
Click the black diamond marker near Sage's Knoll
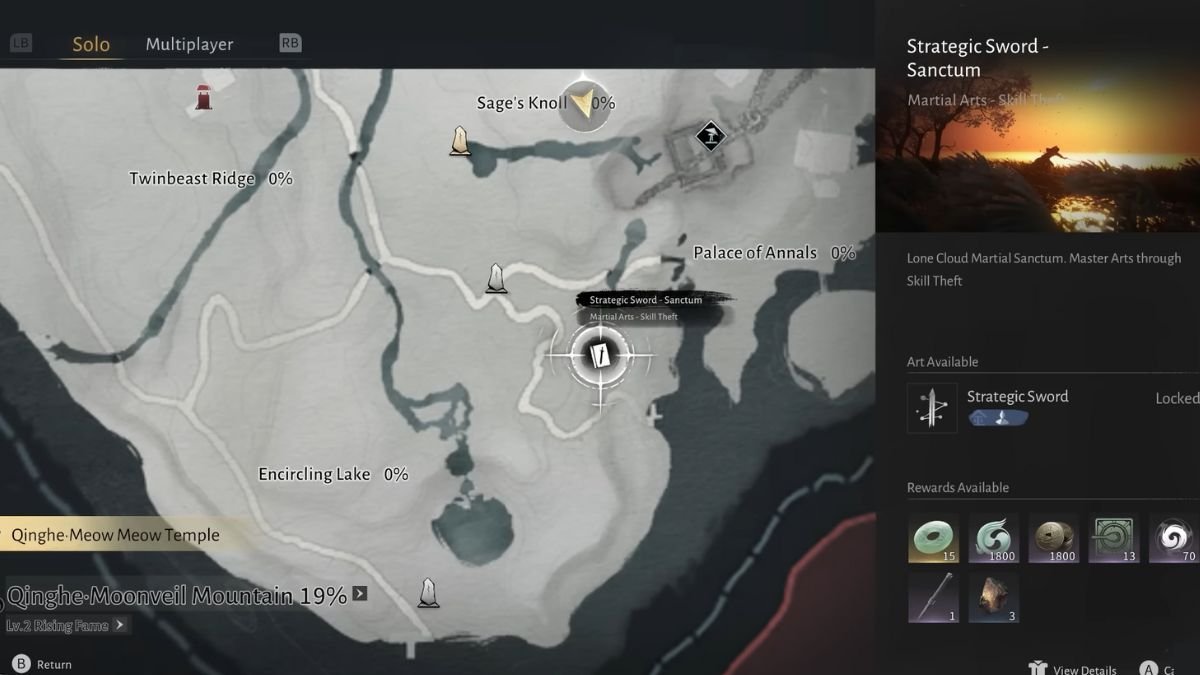710,135
